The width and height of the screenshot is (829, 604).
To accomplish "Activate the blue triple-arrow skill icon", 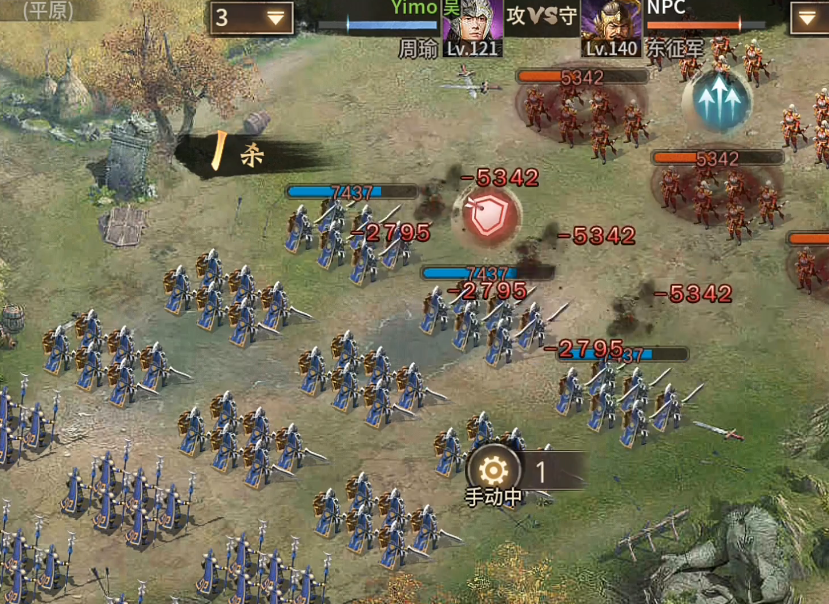I will pyautogui.click(x=716, y=100).
